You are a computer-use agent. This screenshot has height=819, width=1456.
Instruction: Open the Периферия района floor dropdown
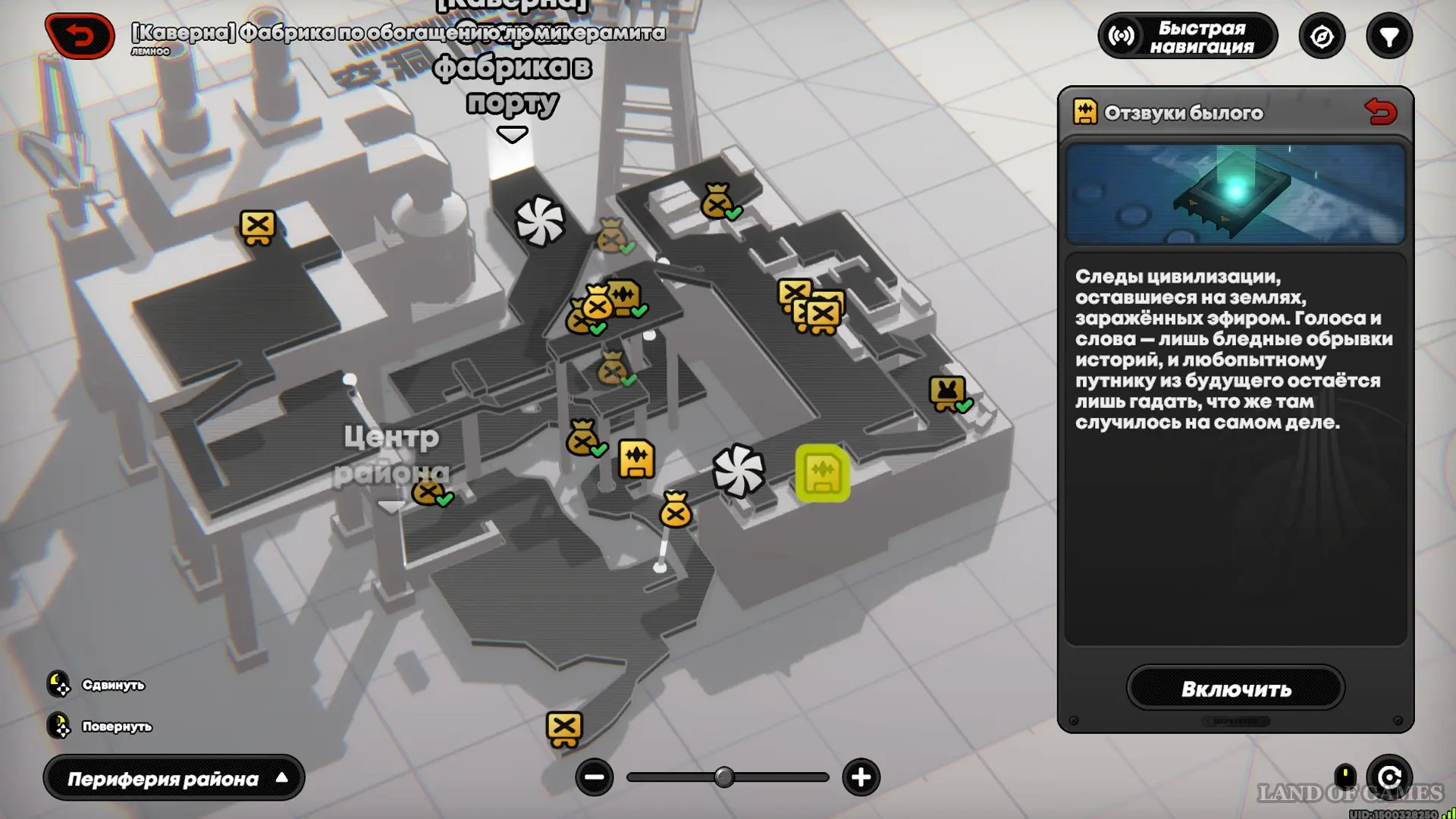[x=174, y=778]
